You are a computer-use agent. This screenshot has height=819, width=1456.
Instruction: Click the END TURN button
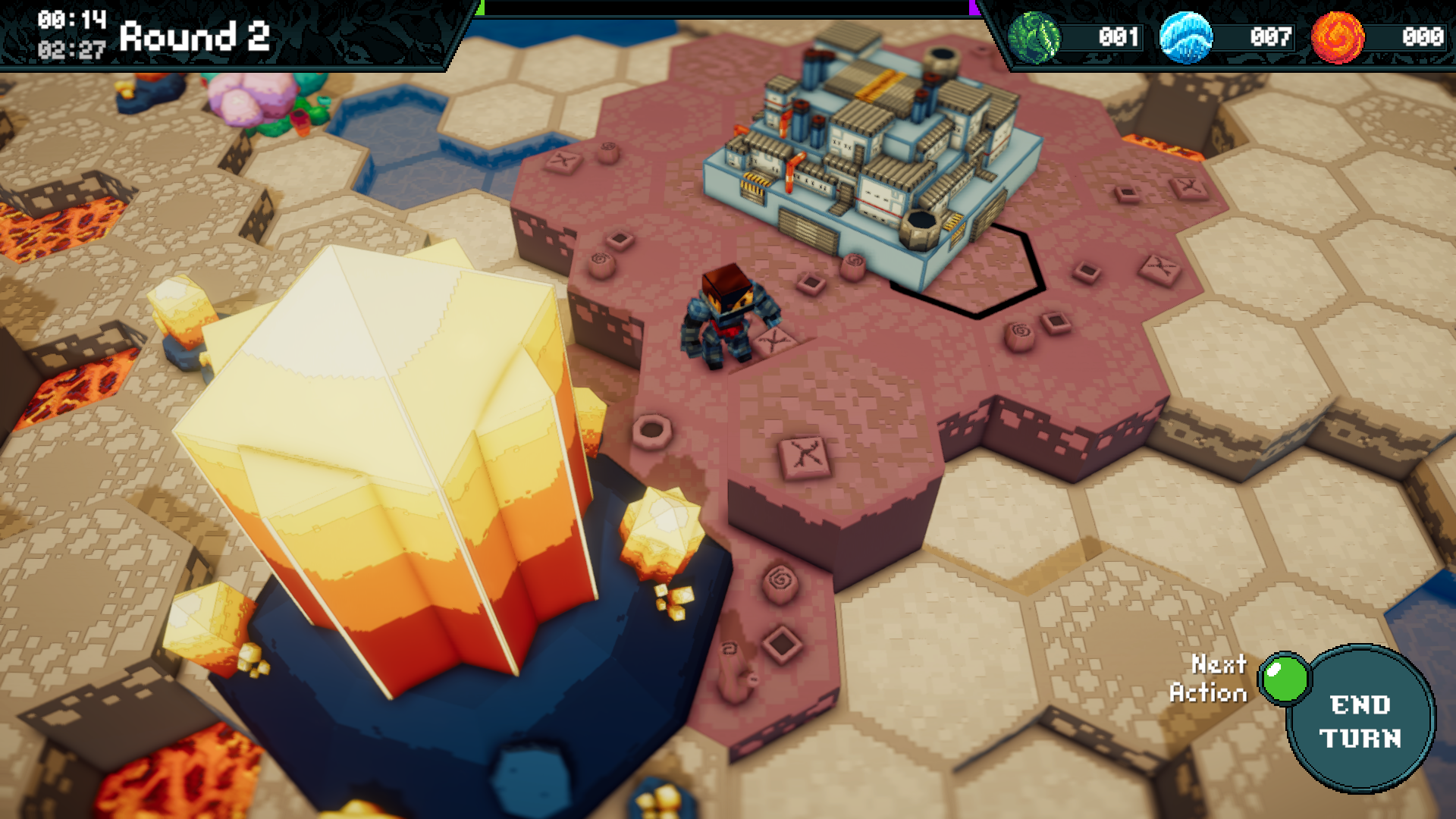click(x=1360, y=720)
